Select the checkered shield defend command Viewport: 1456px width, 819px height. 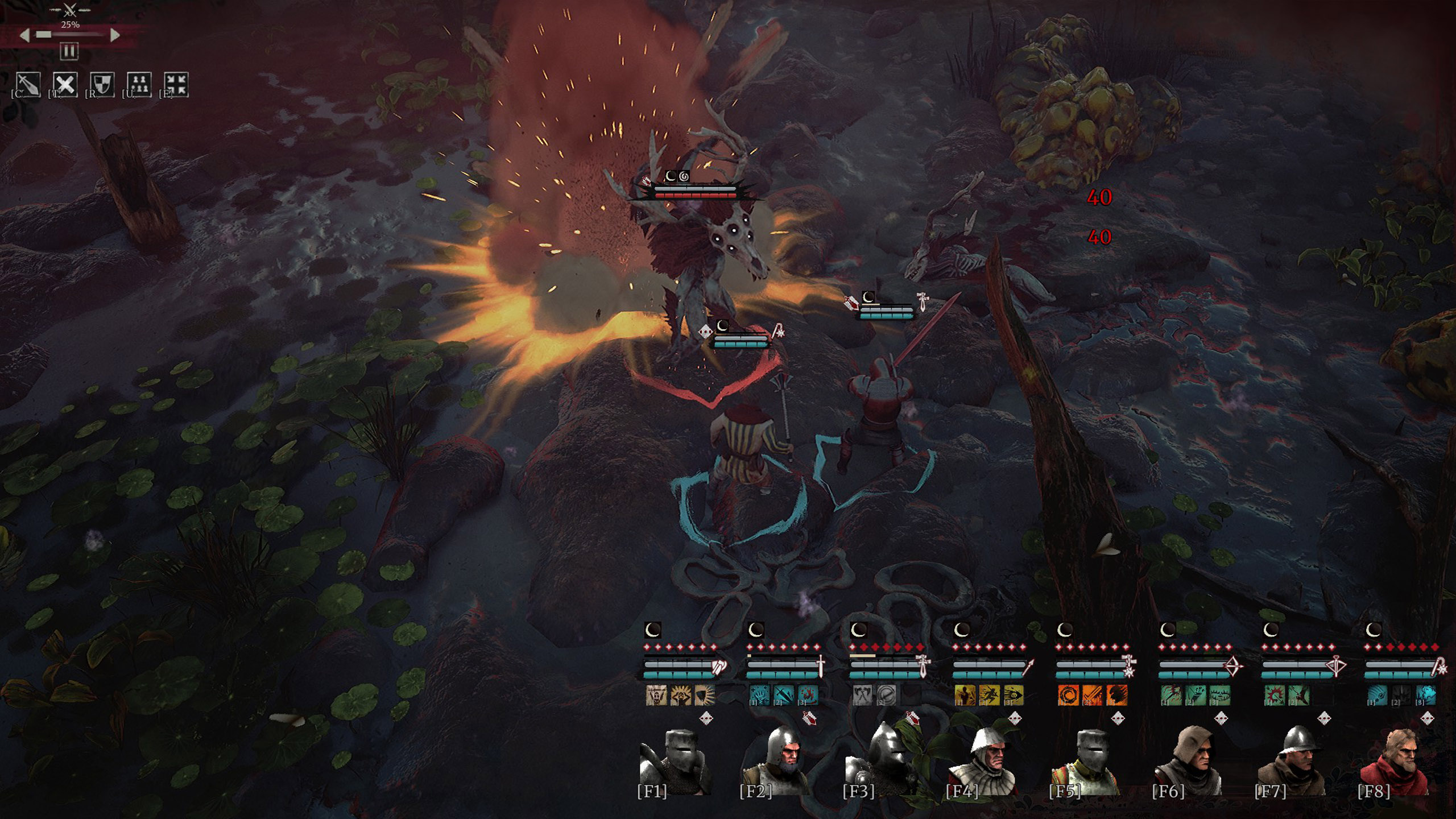coord(102,84)
